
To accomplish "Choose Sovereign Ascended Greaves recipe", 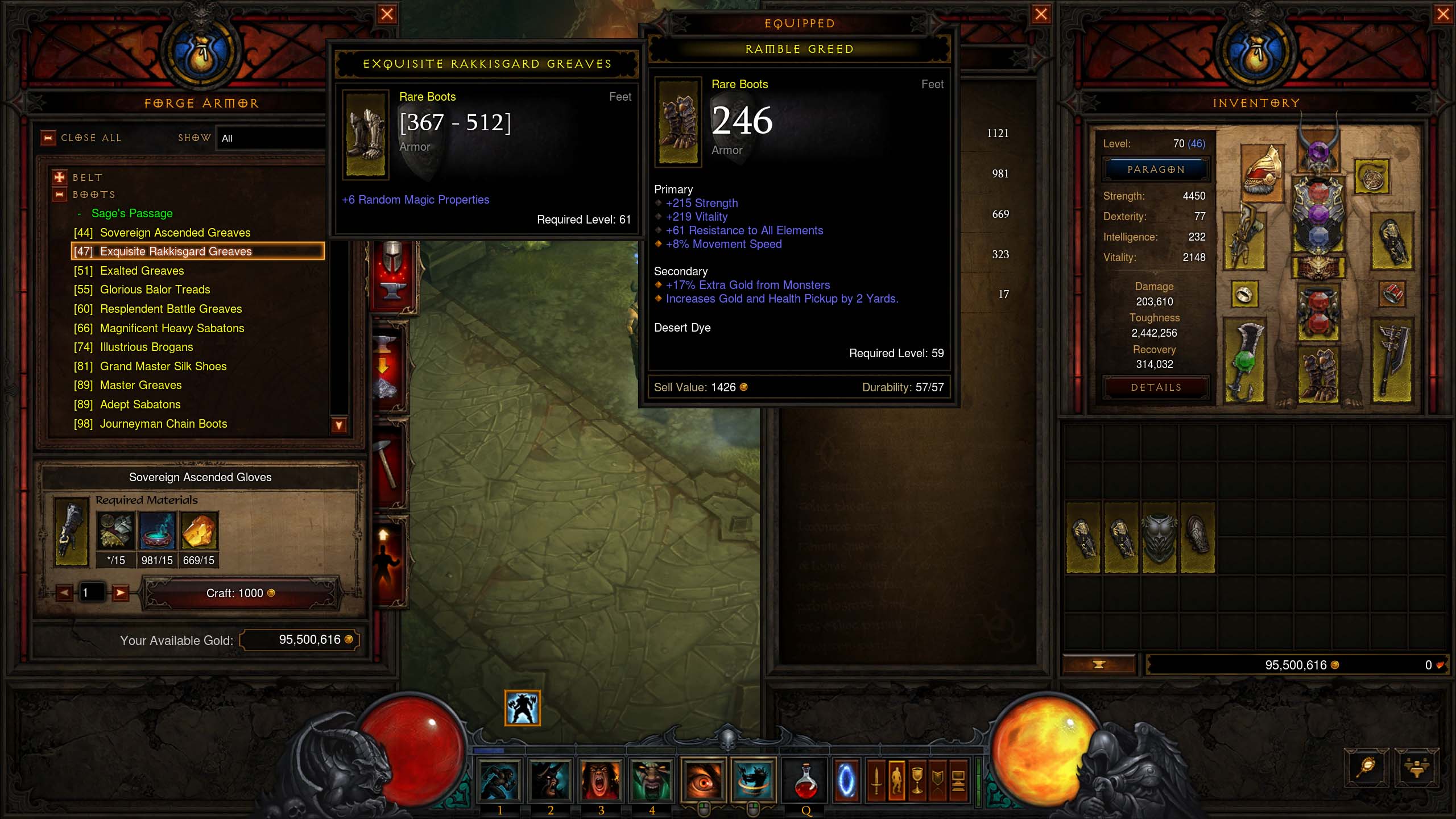I will [175, 233].
